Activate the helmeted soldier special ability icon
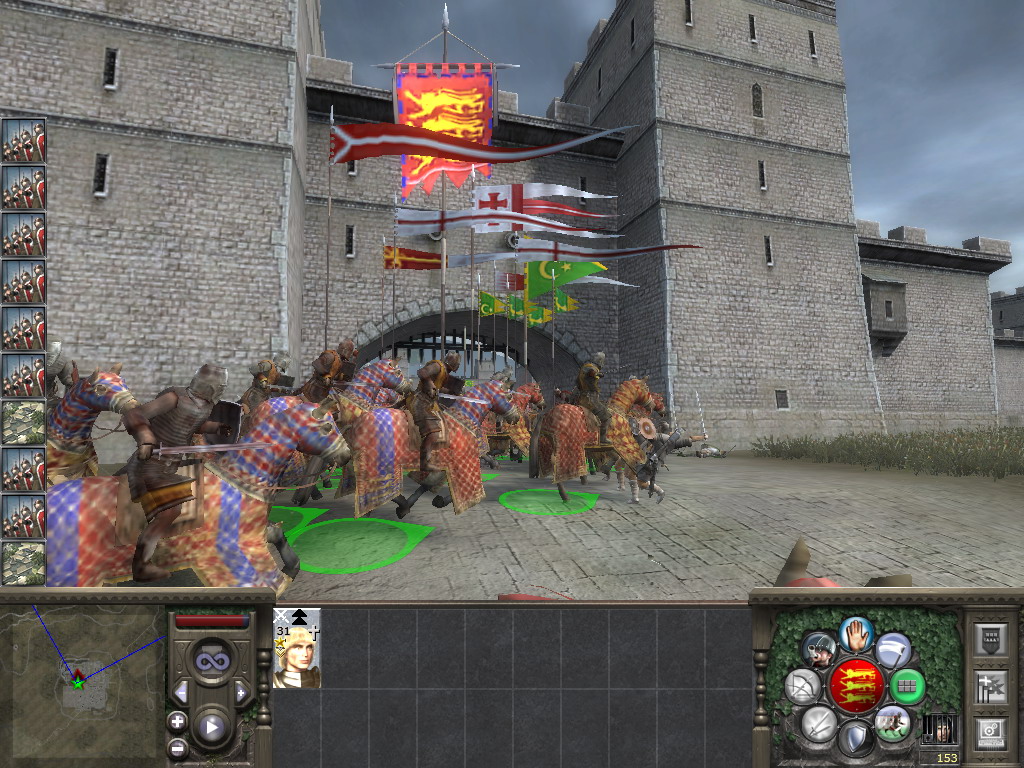Screen dimensions: 1024x768 click(x=818, y=650)
